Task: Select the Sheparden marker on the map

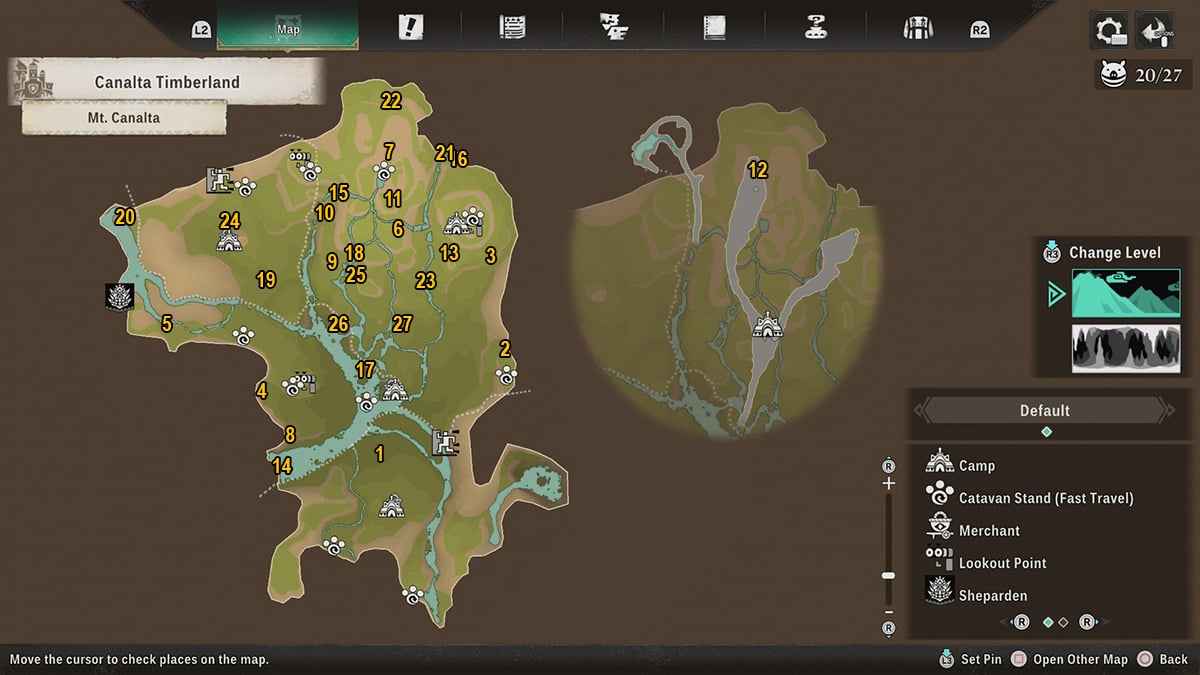Action: point(120,297)
